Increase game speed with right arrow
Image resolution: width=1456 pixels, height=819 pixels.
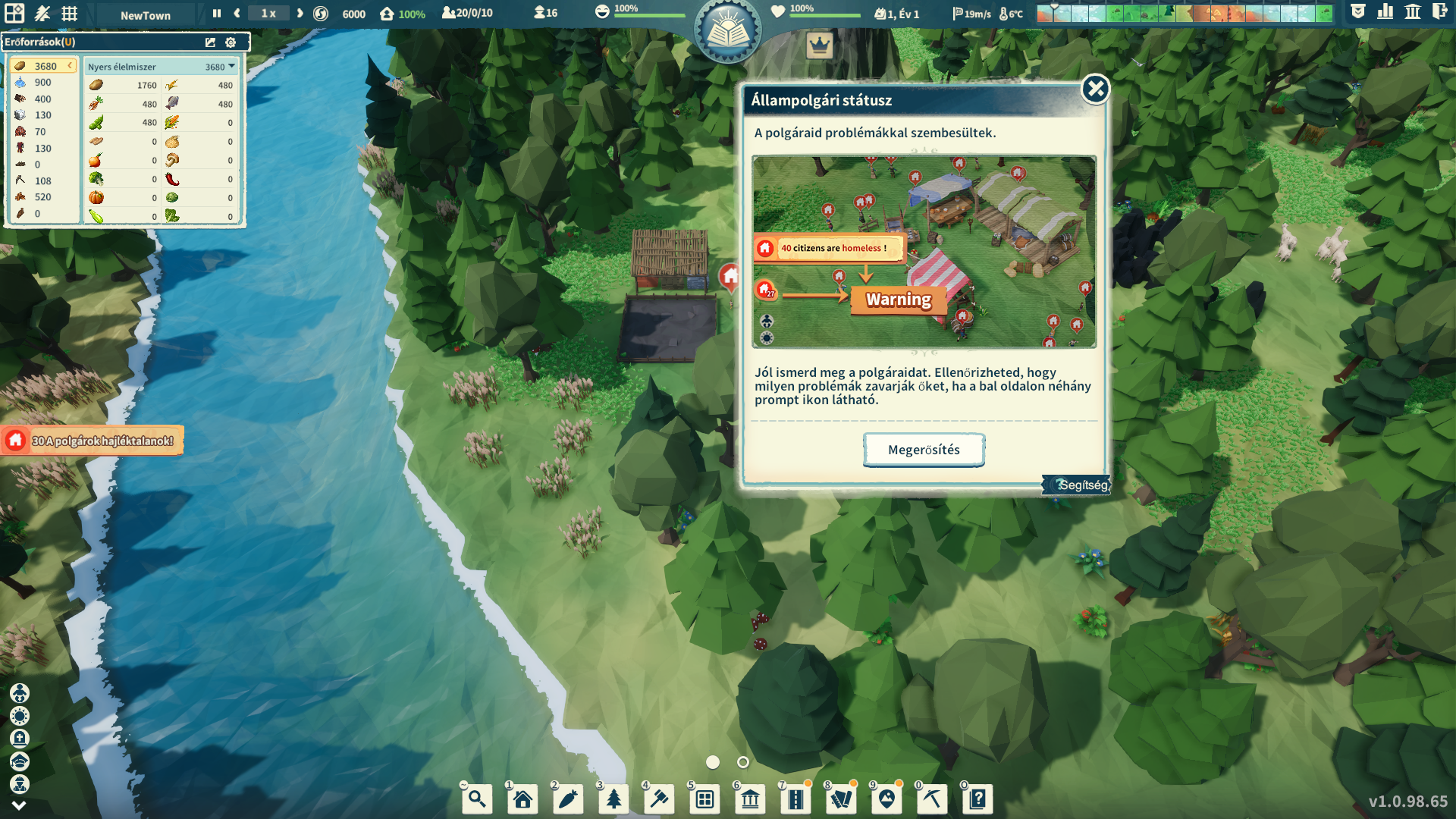coord(300,14)
